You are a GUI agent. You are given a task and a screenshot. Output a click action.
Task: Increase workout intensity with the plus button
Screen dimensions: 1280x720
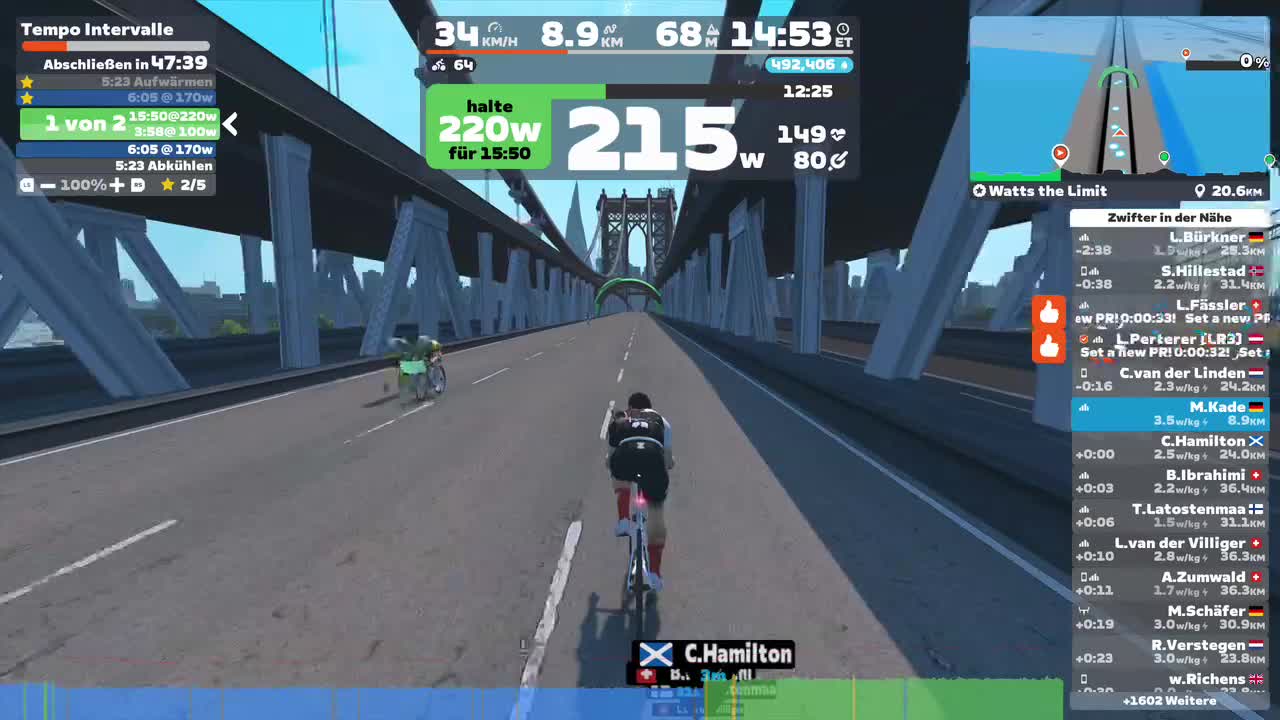[x=119, y=183]
